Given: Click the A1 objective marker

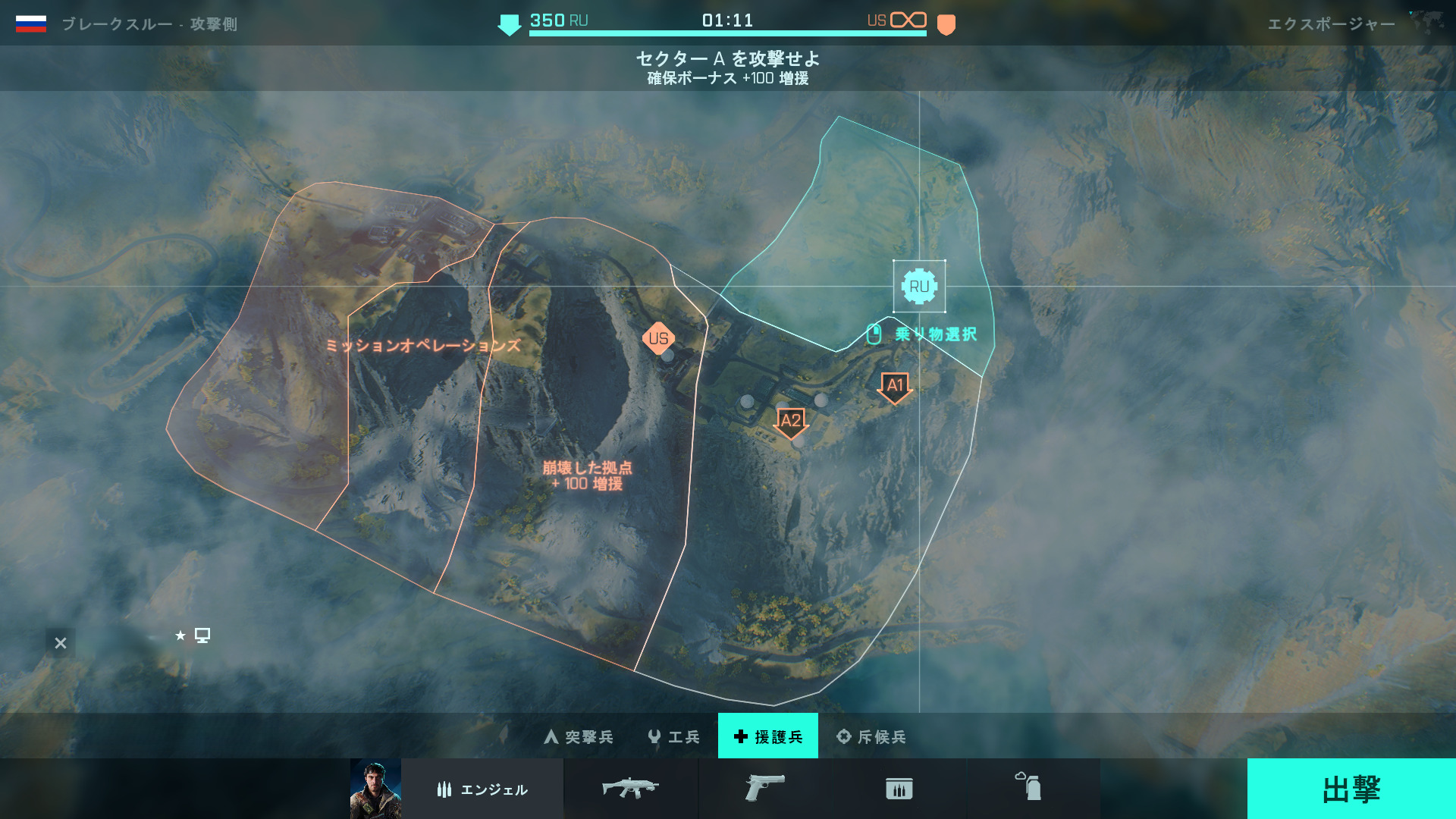Looking at the screenshot, I should point(895,387).
